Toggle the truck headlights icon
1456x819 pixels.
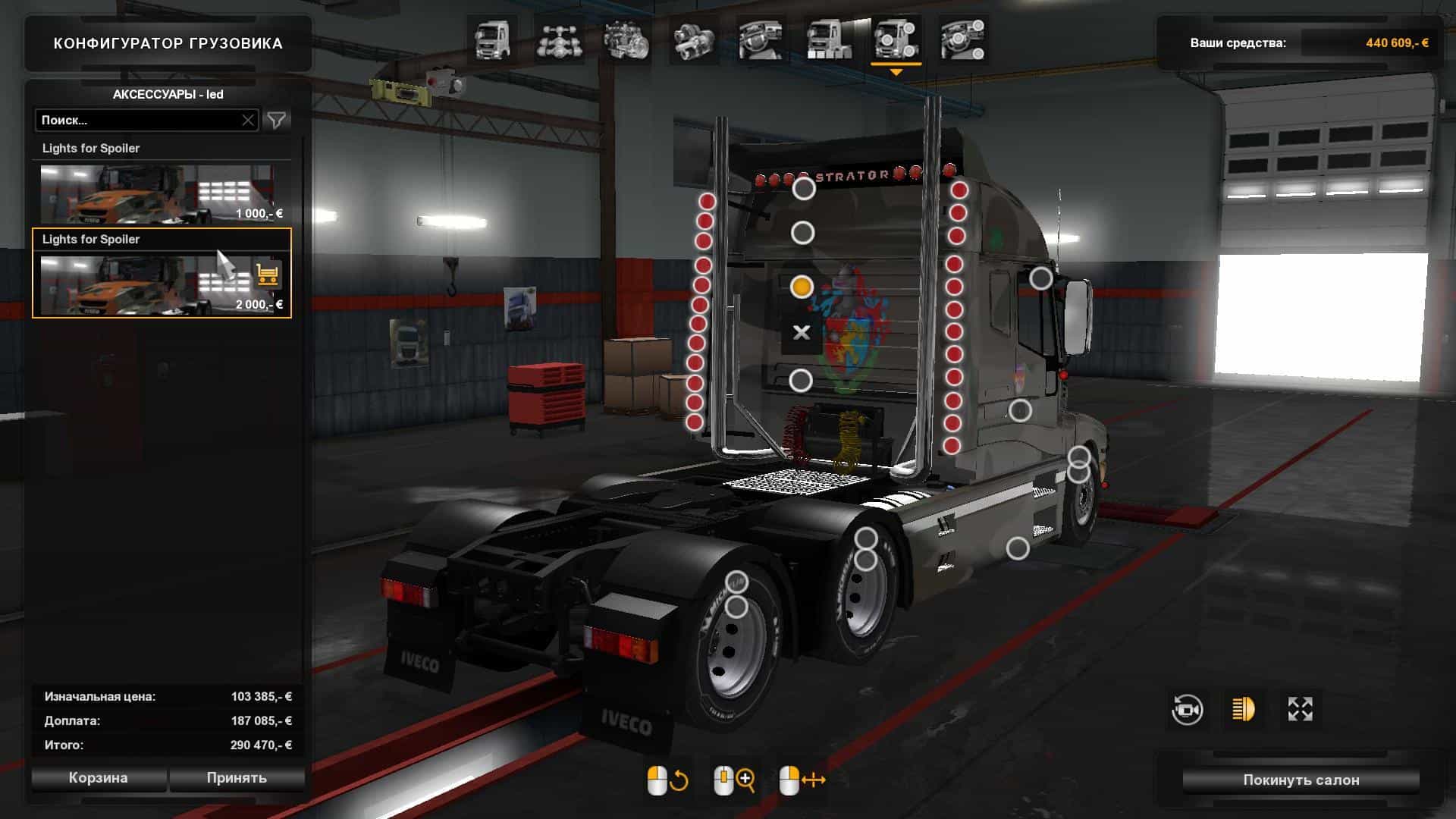(x=1243, y=710)
